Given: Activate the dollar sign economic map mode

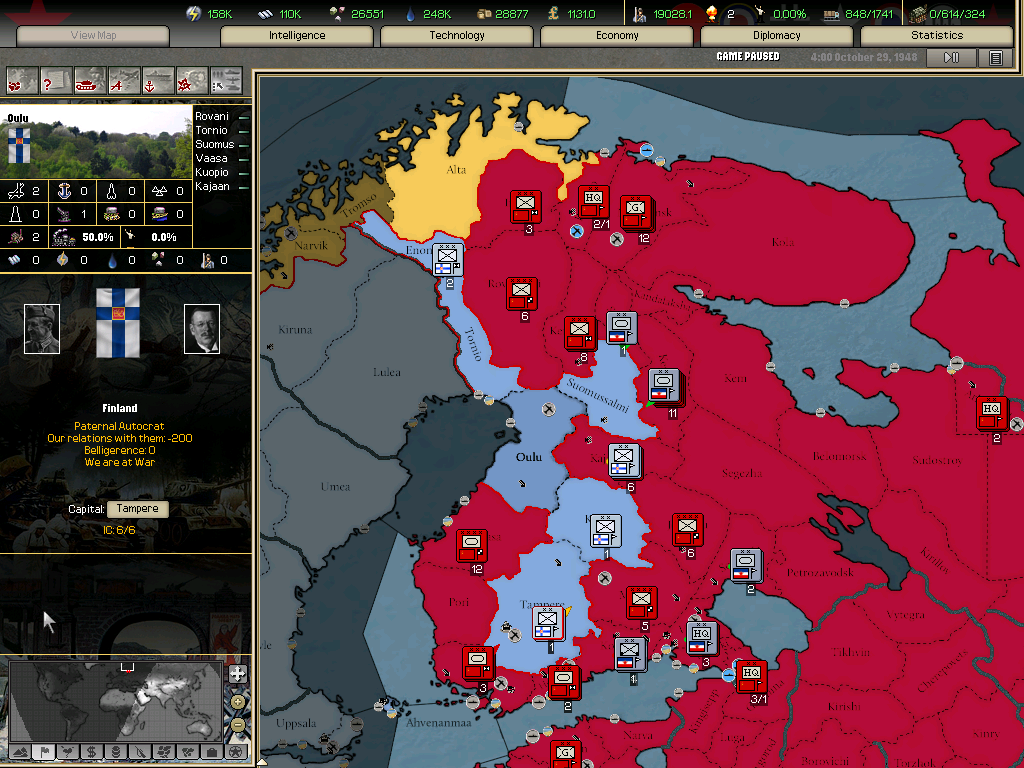Looking at the screenshot, I should coord(91,752).
